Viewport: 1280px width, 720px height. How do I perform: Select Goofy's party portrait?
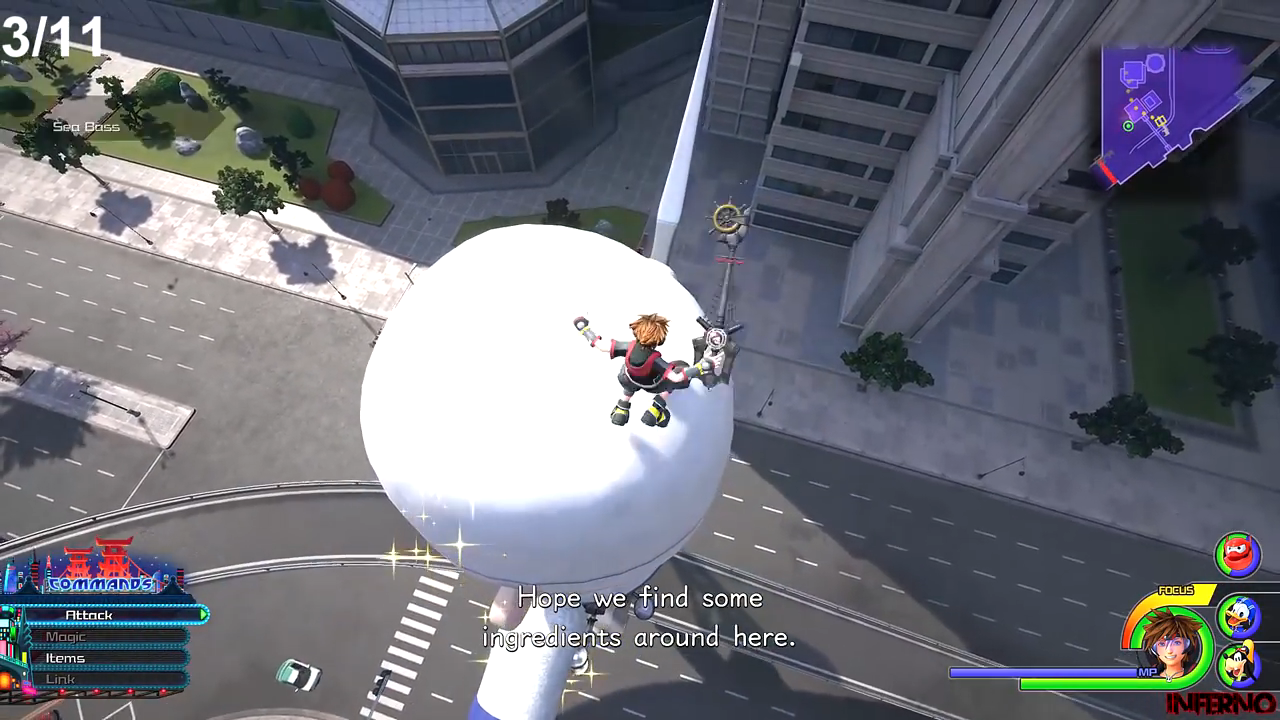(1238, 665)
